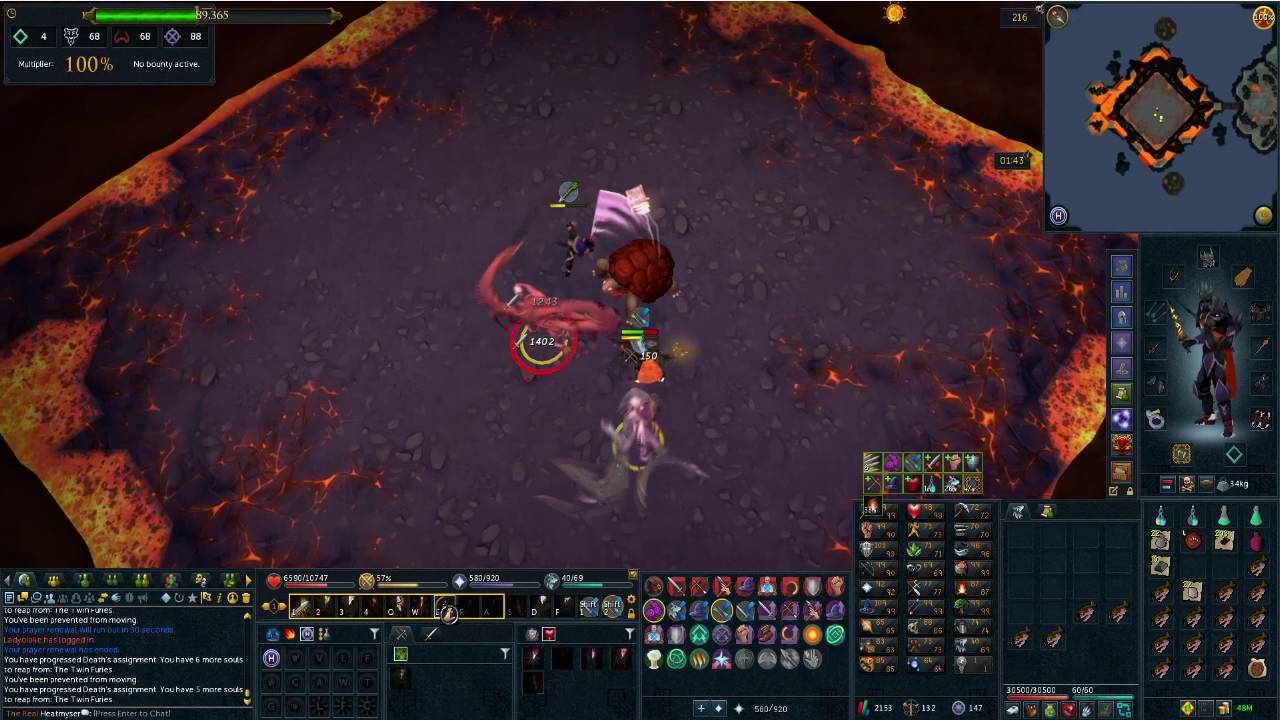The image size is (1280, 720).
Task: Activate the ability in action bar slot 4
Action: (371, 606)
